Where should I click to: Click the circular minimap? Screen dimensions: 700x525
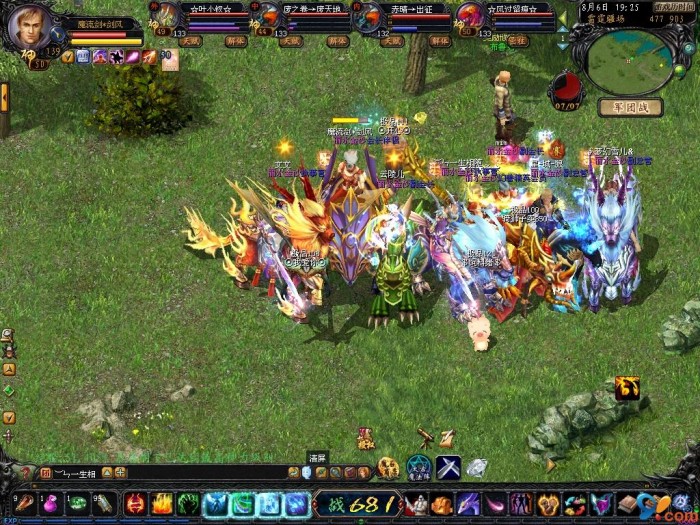(x=629, y=62)
